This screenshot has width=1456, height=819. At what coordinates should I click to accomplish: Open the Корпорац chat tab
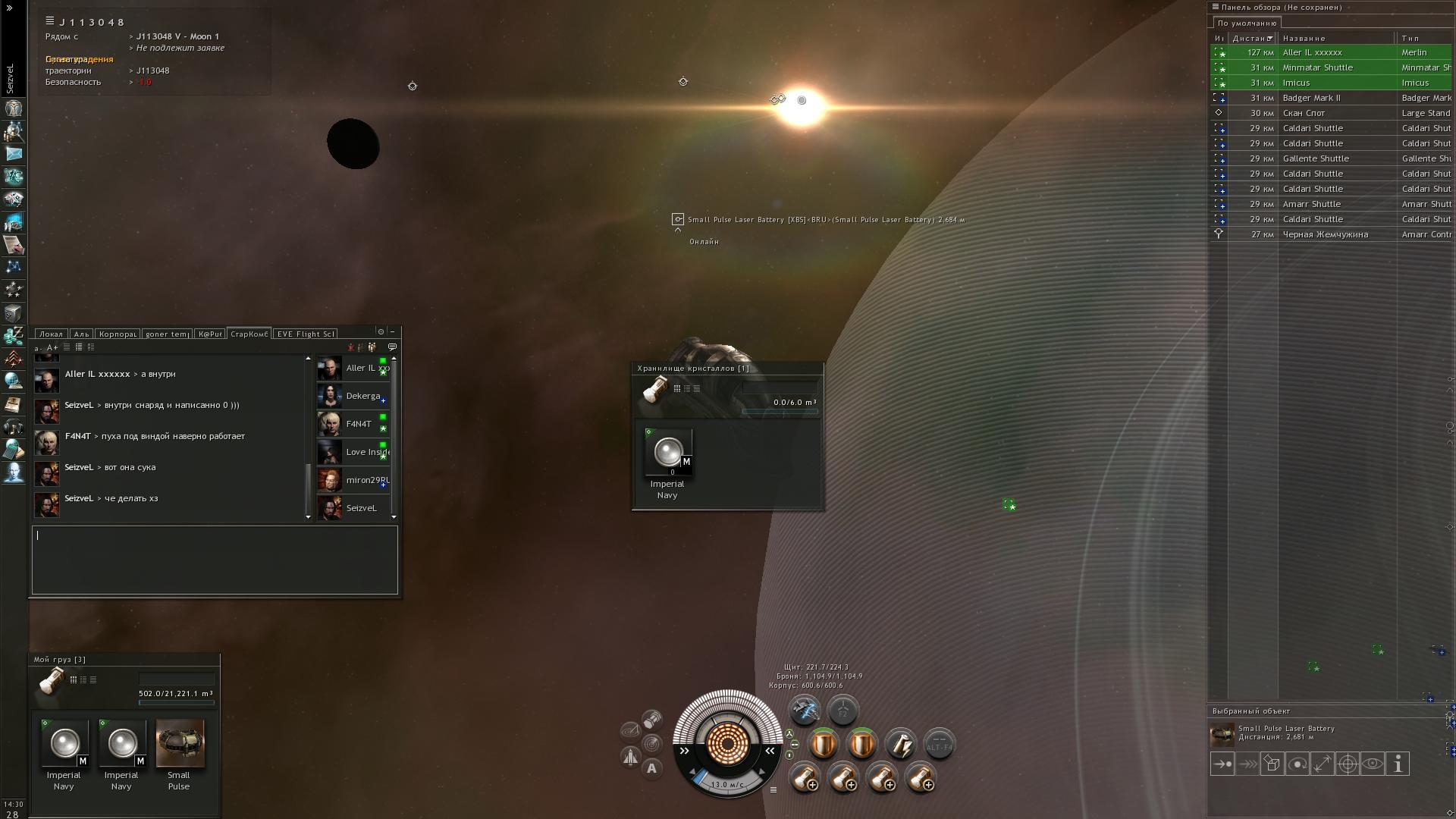[118, 334]
